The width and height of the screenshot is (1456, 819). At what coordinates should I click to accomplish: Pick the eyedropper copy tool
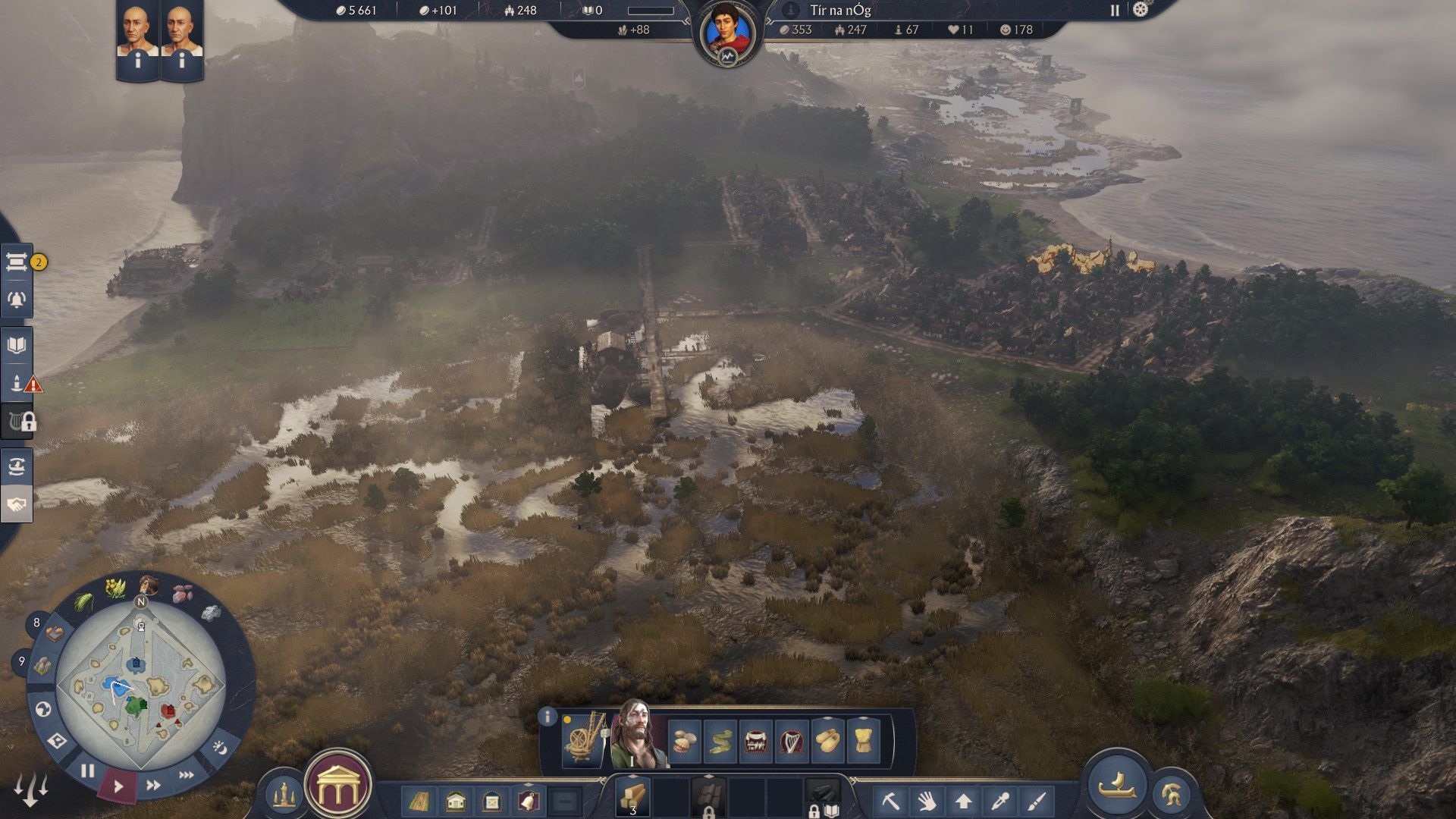pyautogui.click(x=1000, y=801)
